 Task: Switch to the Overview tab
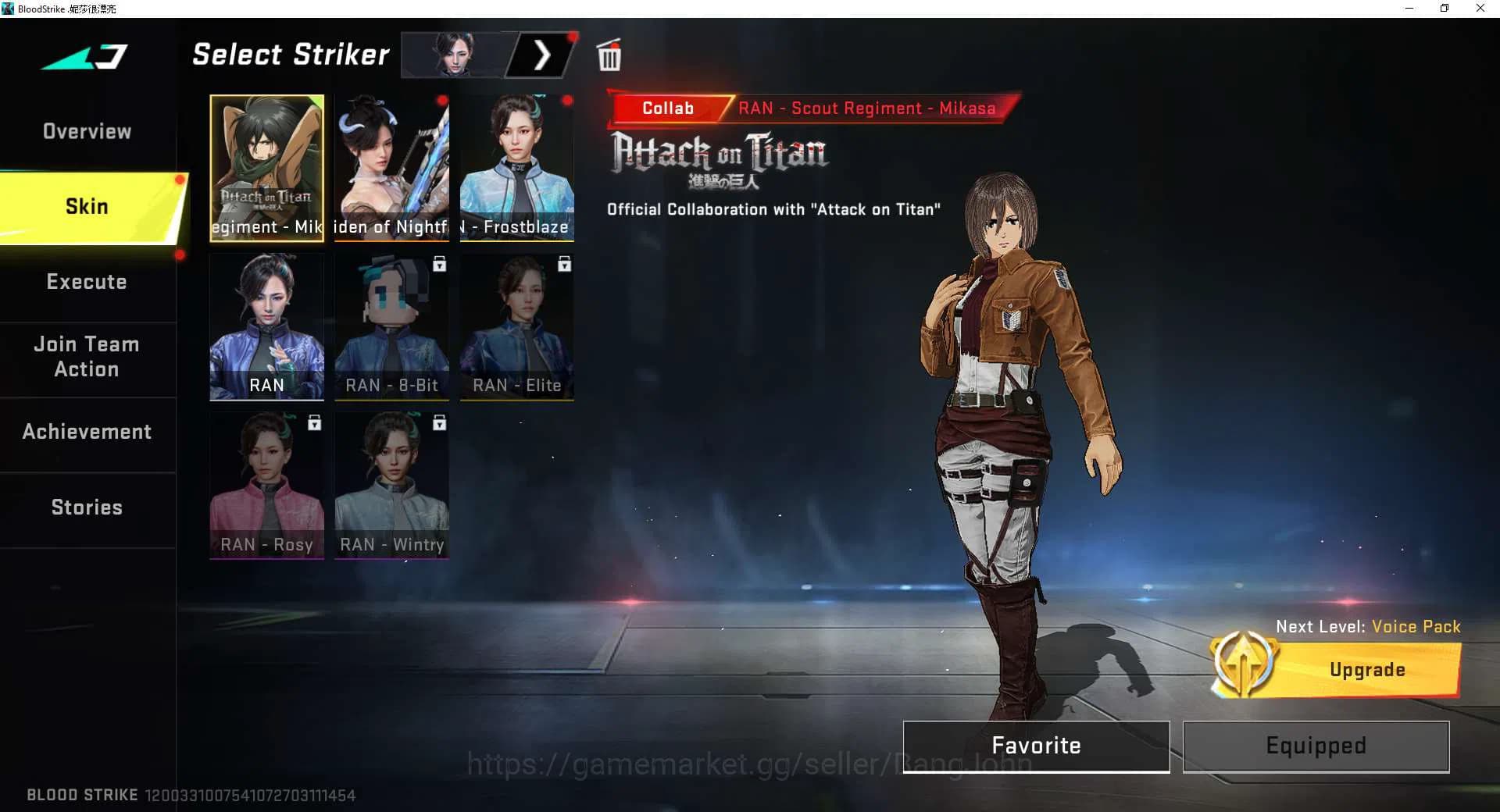pos(87,131)
